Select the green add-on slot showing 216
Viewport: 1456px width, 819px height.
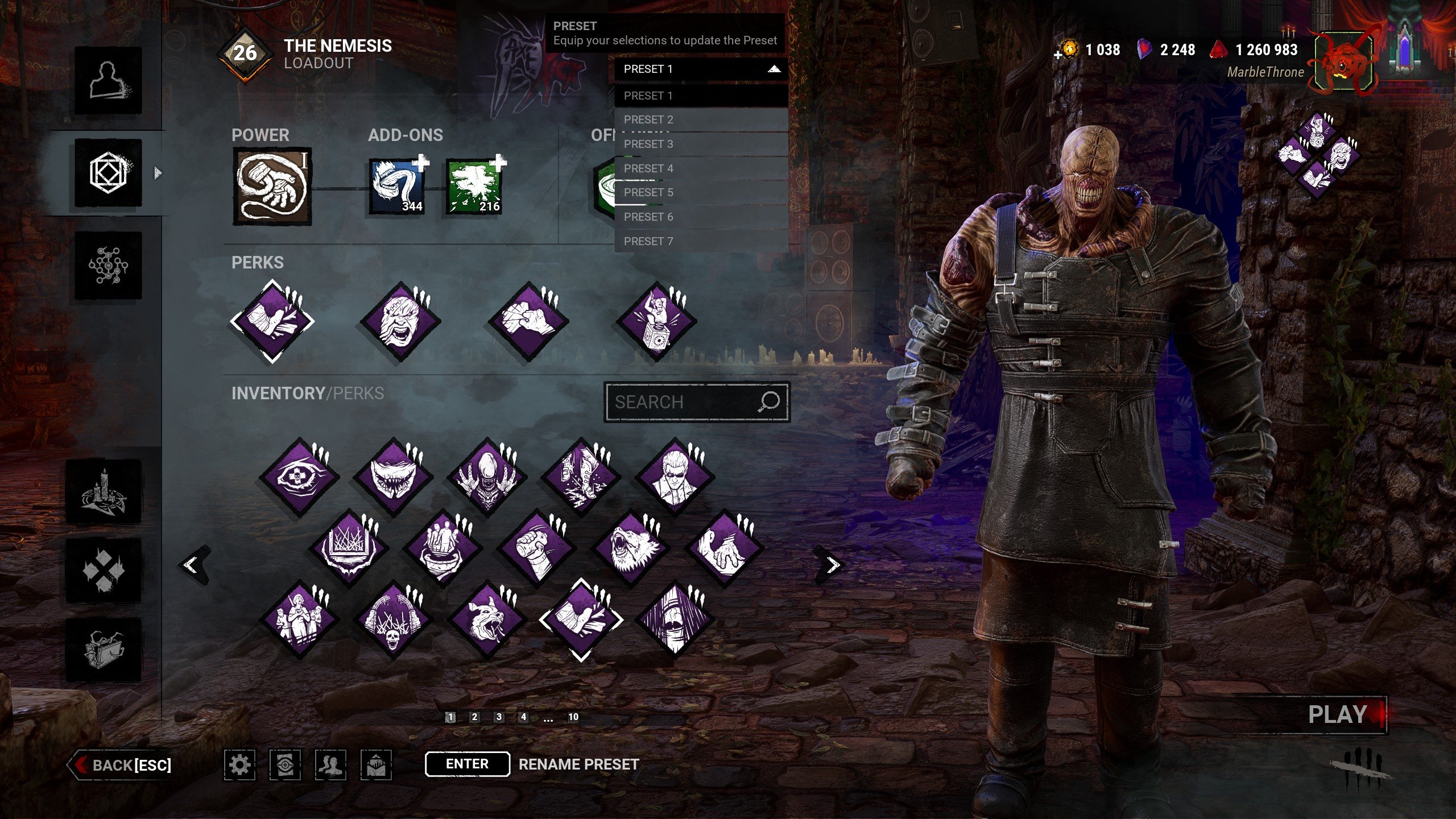(474, 187)
